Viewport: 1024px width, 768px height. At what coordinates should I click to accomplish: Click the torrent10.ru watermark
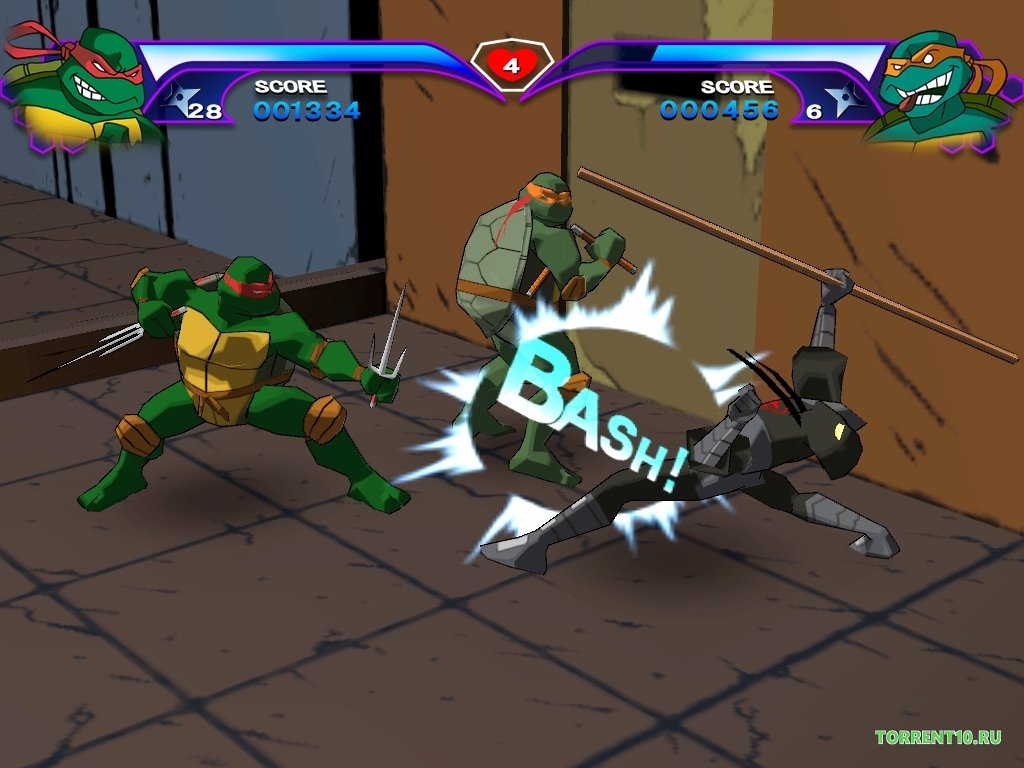pyautogui.click(x=938, y=738)
